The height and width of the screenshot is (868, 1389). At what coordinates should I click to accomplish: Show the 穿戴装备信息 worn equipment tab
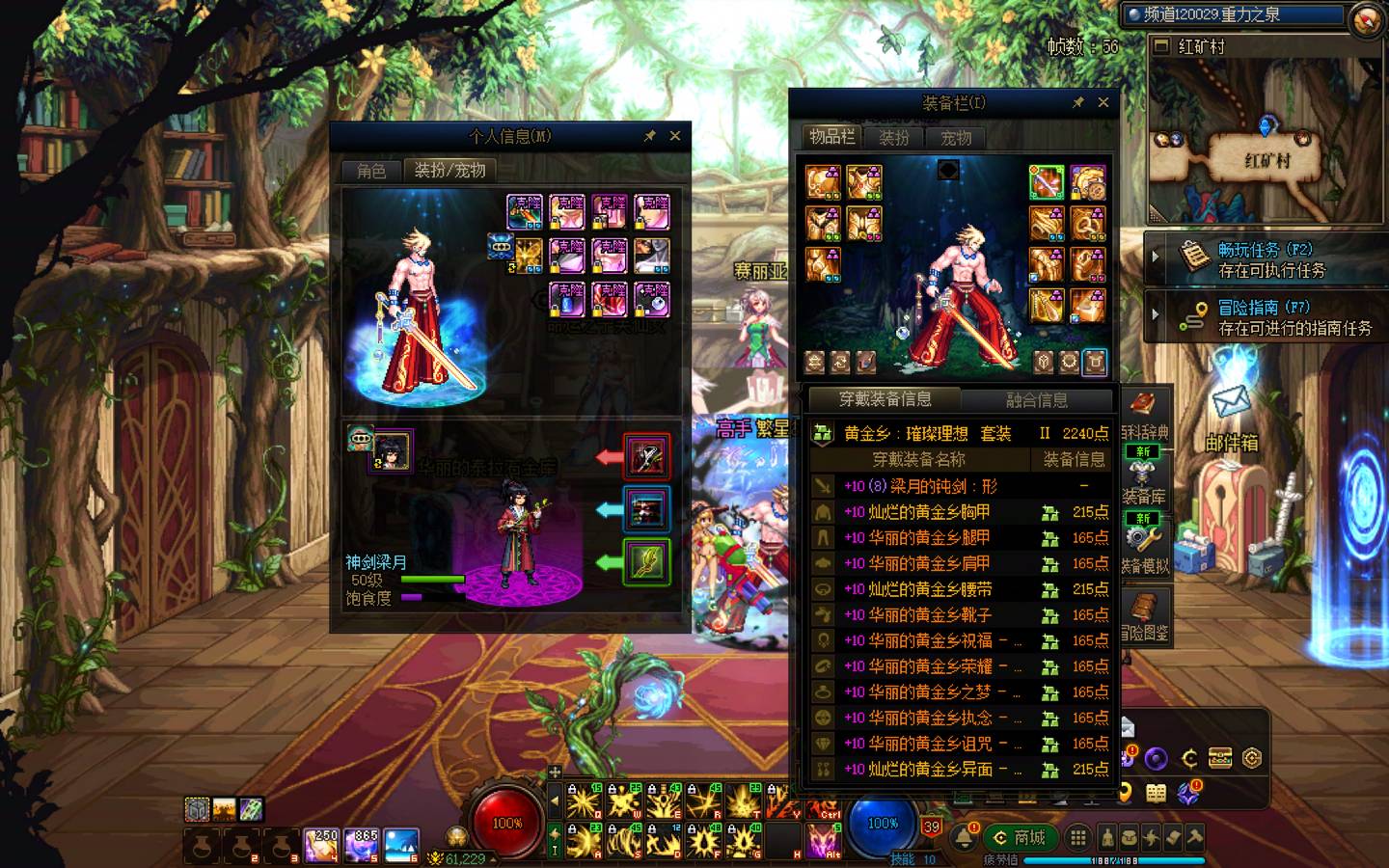885,399
